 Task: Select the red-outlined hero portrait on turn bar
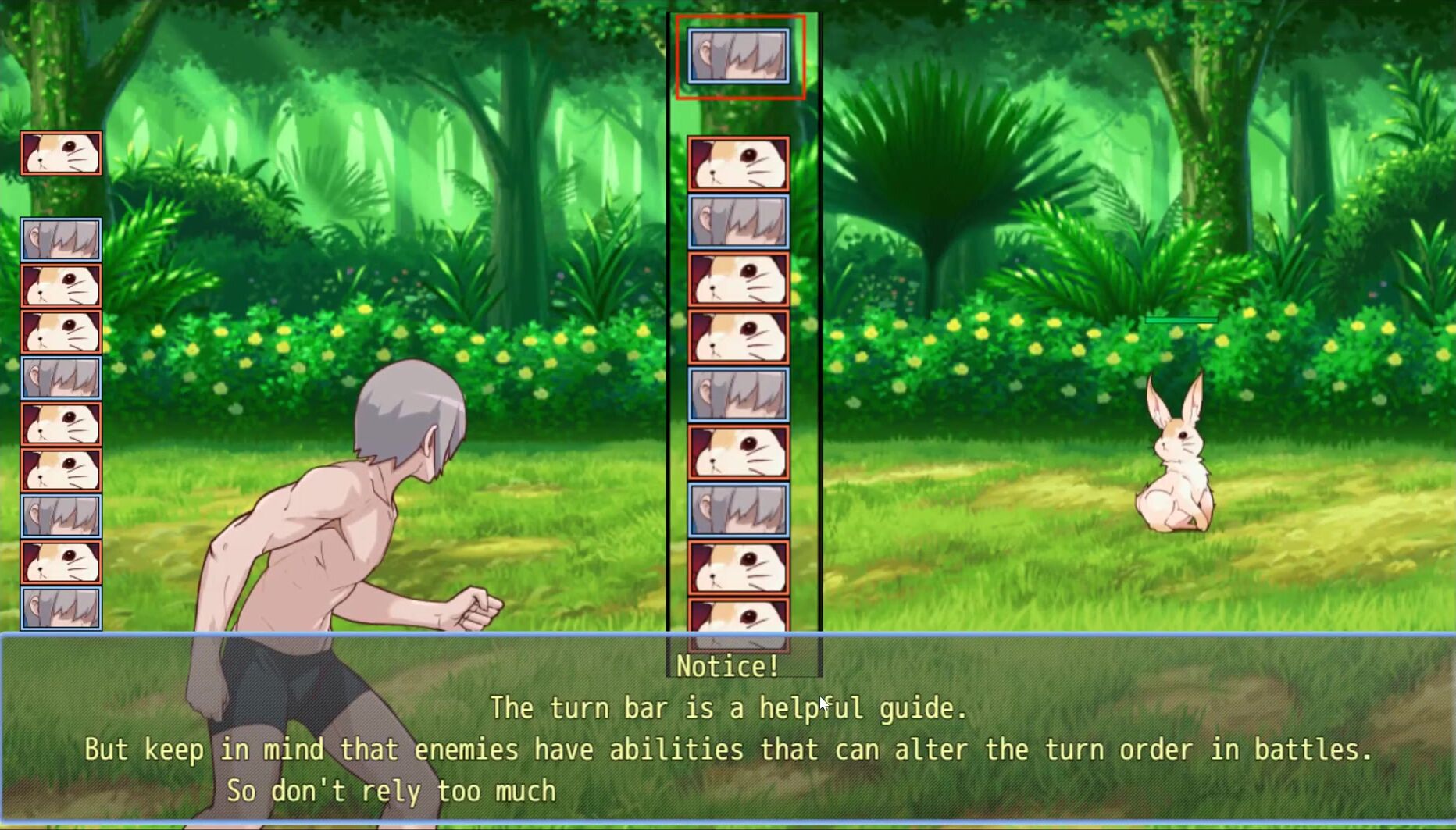pos(739,56)
